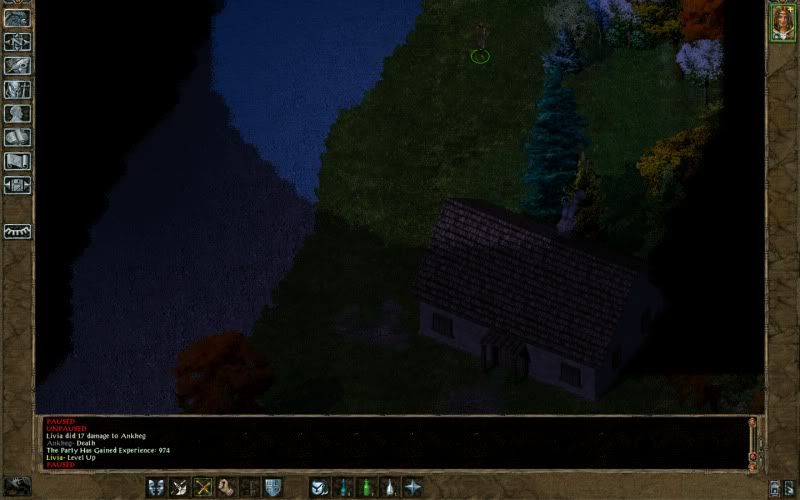Choose the bare fist weapon slot
The image size is (800, 500).
click(226, 487)
